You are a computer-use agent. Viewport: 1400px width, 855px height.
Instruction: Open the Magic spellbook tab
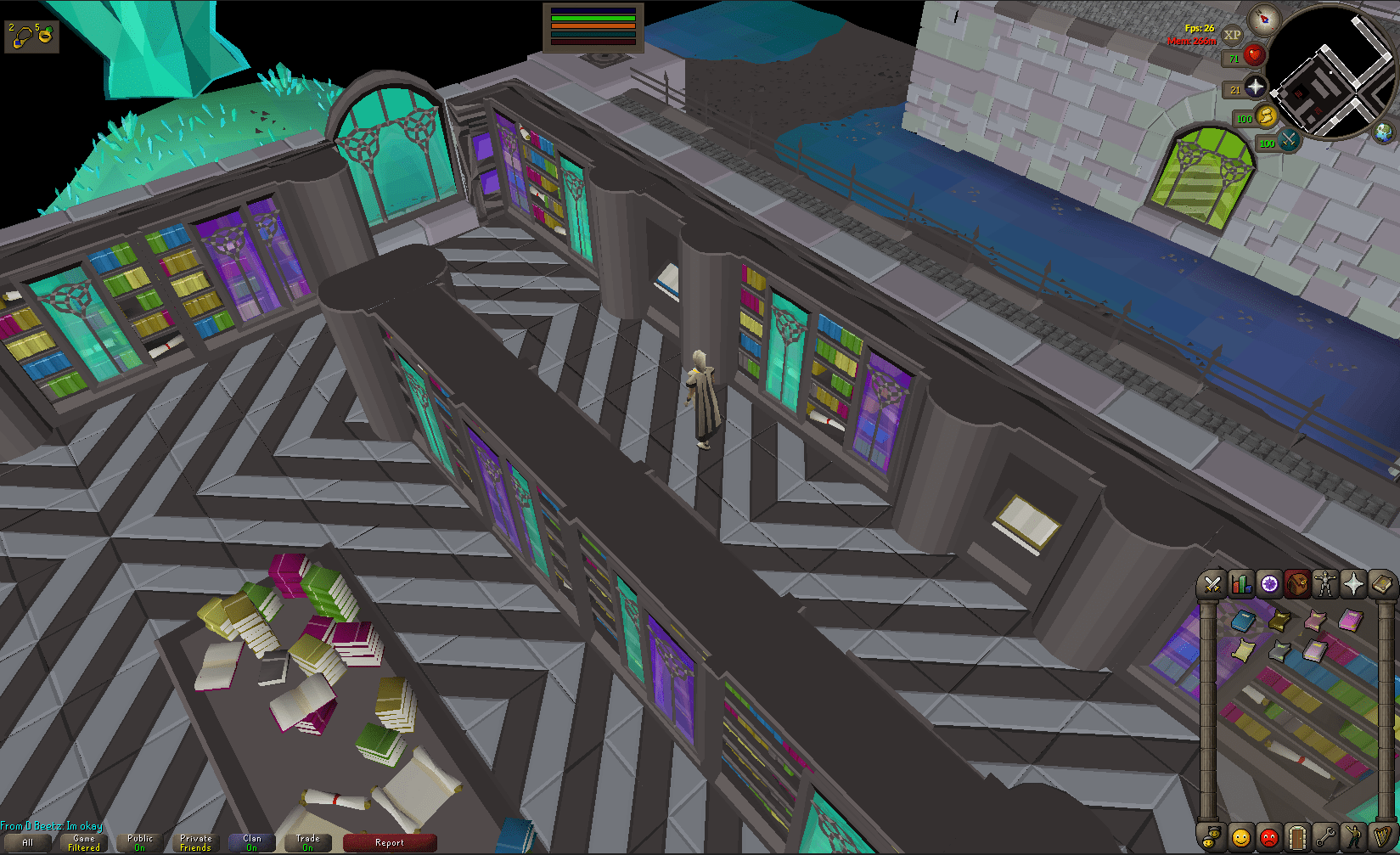pos(1380,583)
